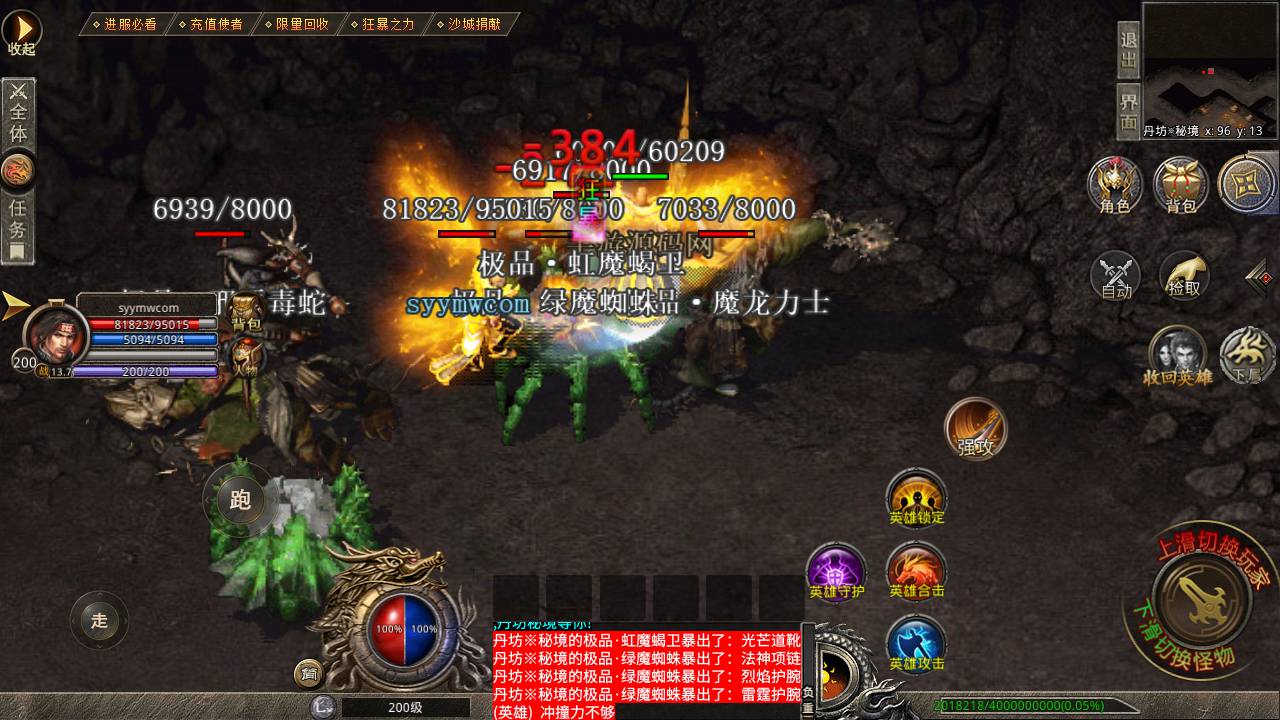Collapse the top menu with 收起 button
This screenshot has width=1280, height=720.
(21, 32)
